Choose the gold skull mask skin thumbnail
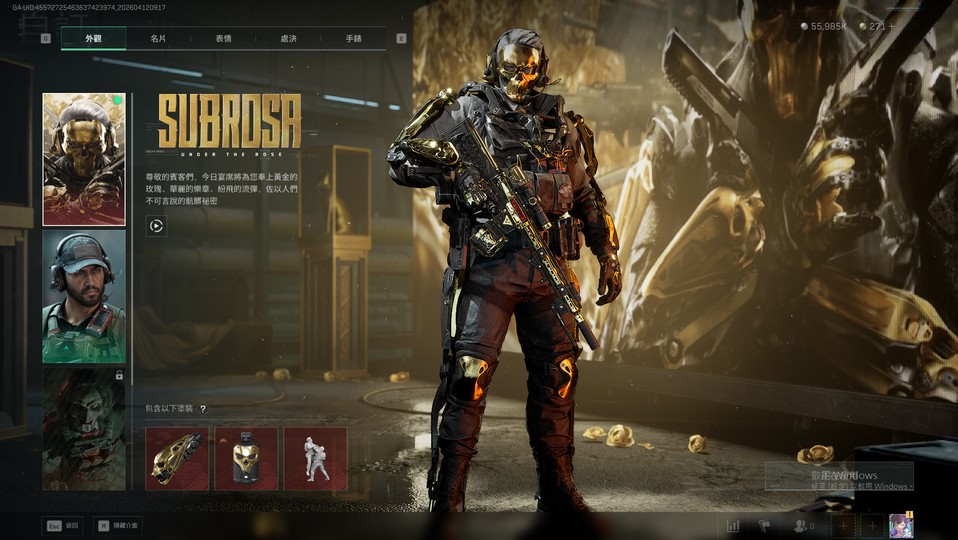The height and width of the screenshot is (540, 958). [x=84, y=159]
